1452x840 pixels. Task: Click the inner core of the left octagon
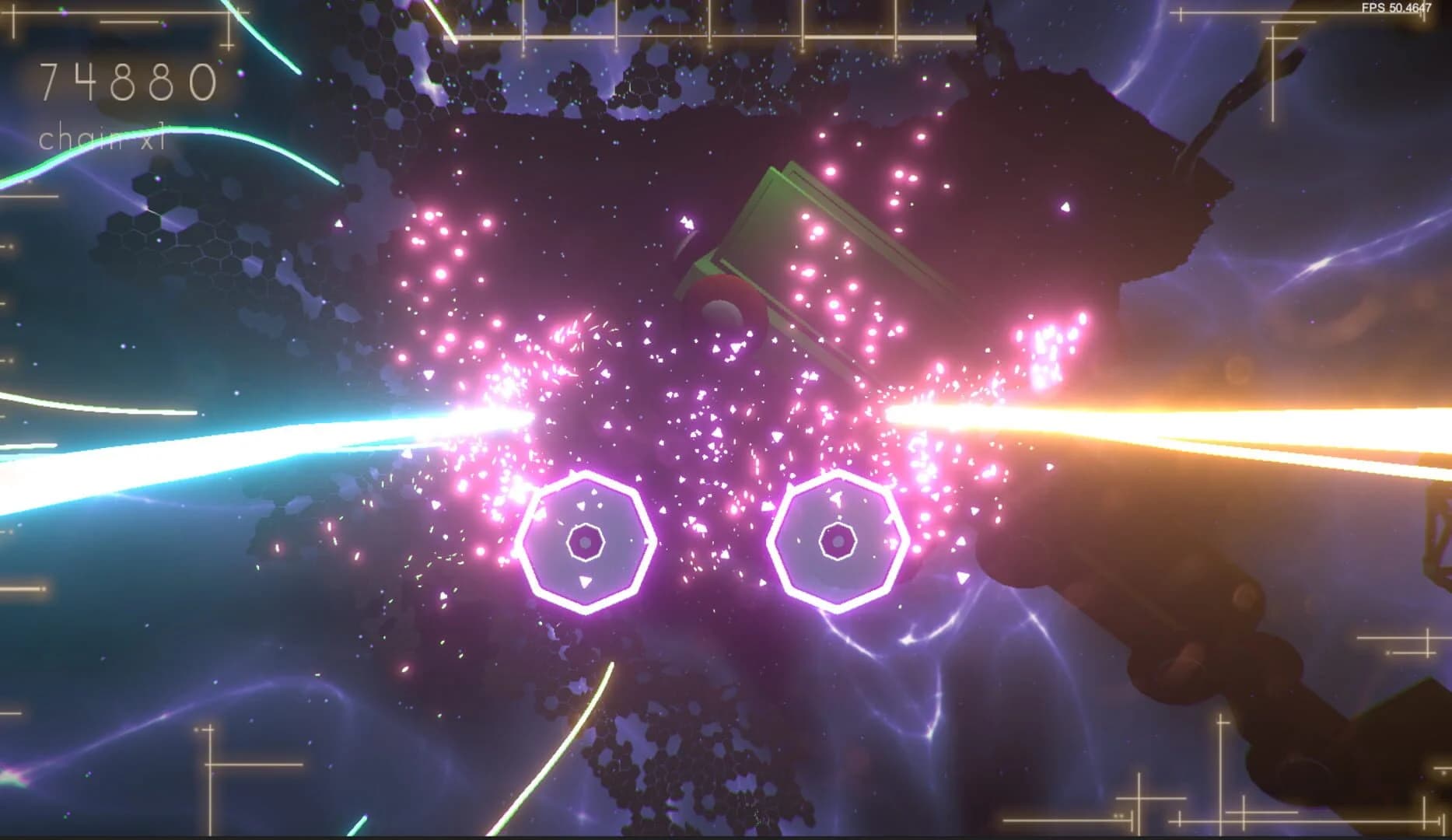(585, 542)
